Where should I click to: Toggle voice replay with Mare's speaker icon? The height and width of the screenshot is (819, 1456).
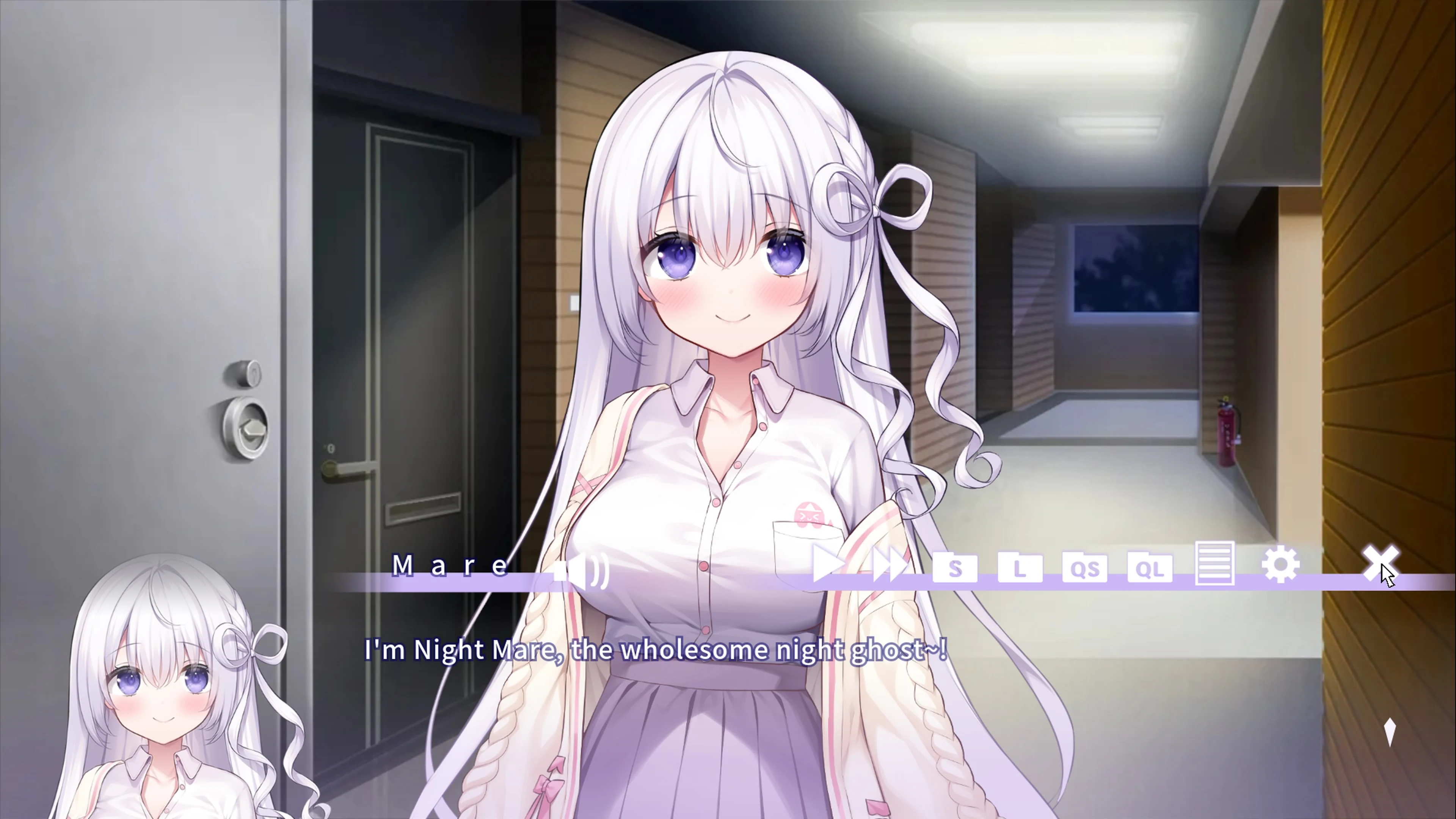pyautogui.click(x=579, y=568)
